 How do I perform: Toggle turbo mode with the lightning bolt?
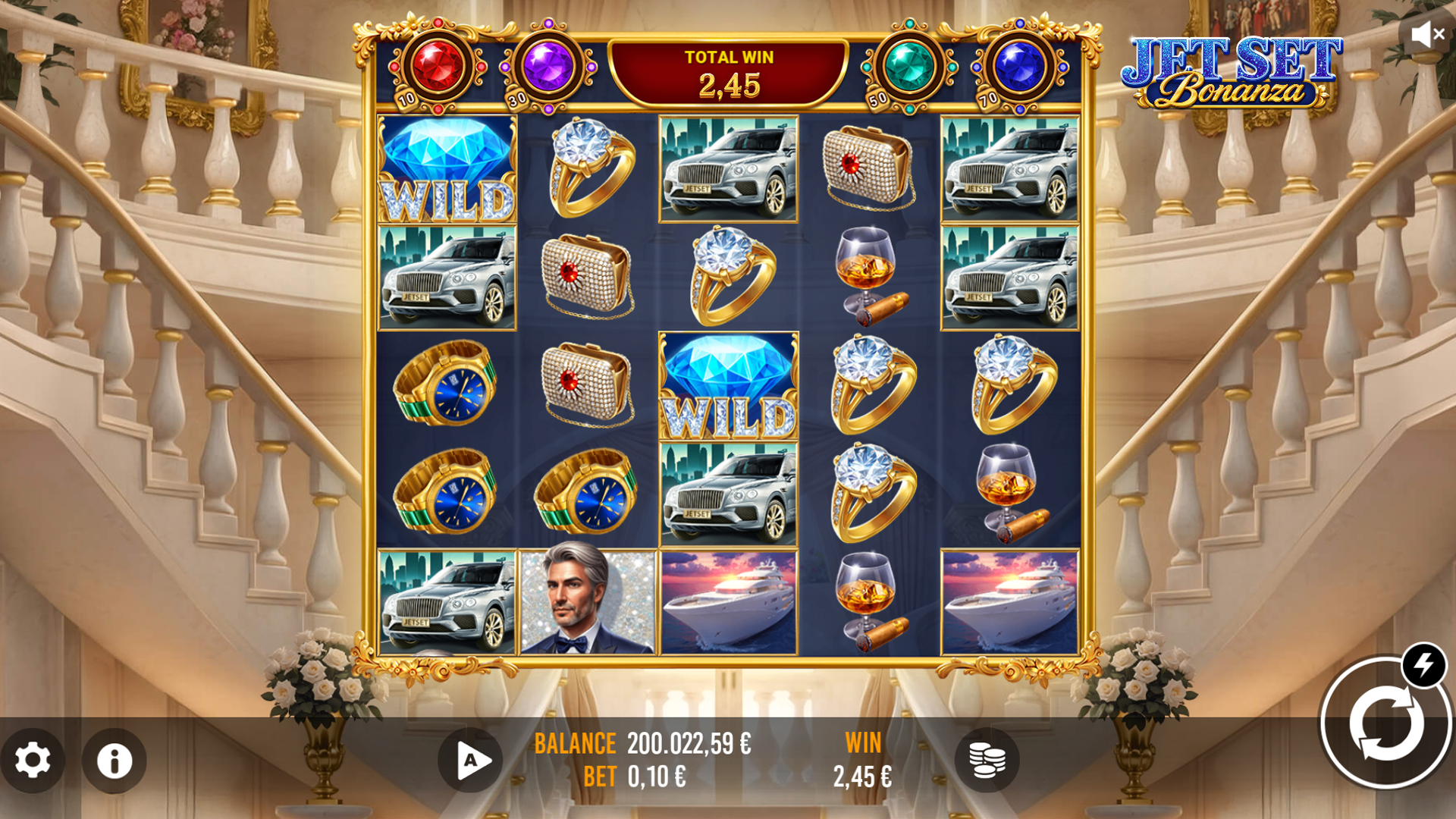(x=1423, y=665)
